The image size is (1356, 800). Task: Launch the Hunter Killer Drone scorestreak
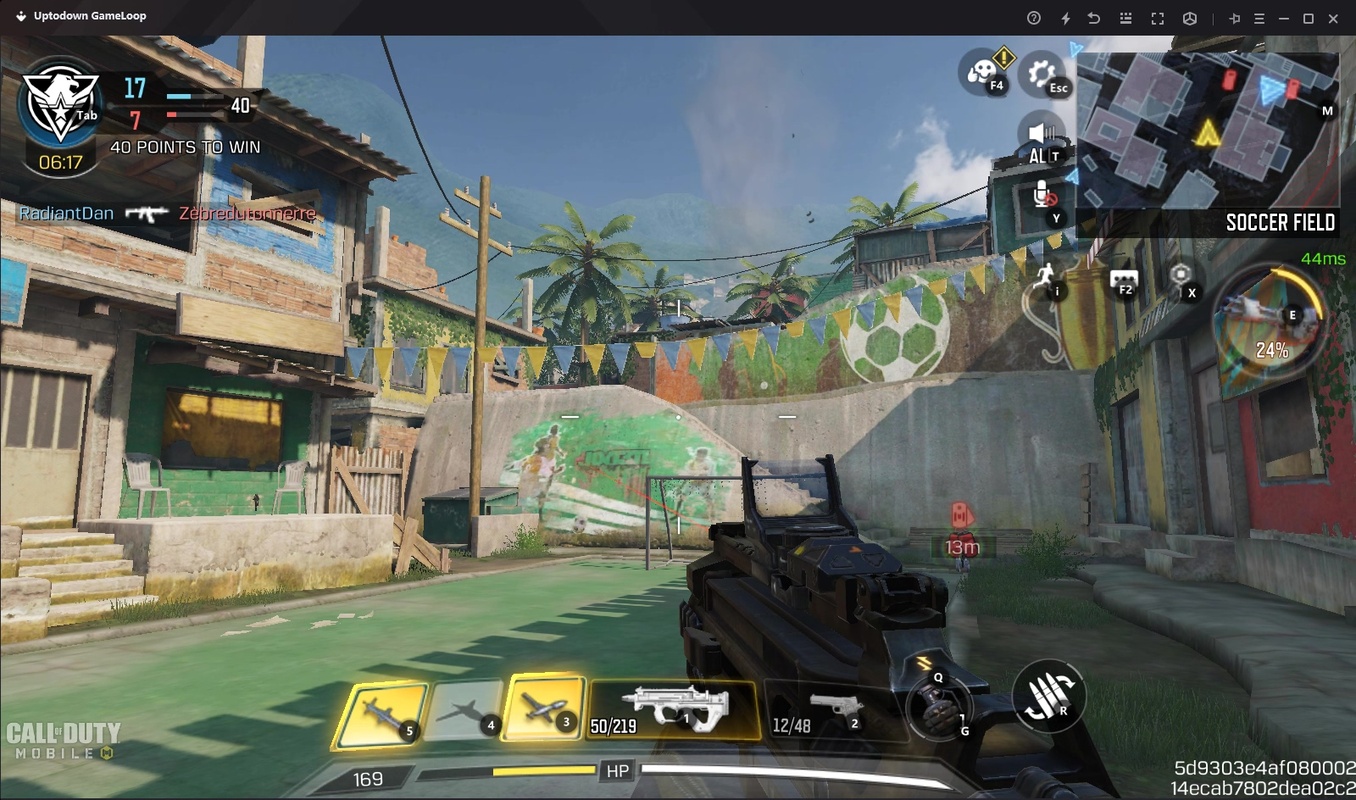[545, 707]
